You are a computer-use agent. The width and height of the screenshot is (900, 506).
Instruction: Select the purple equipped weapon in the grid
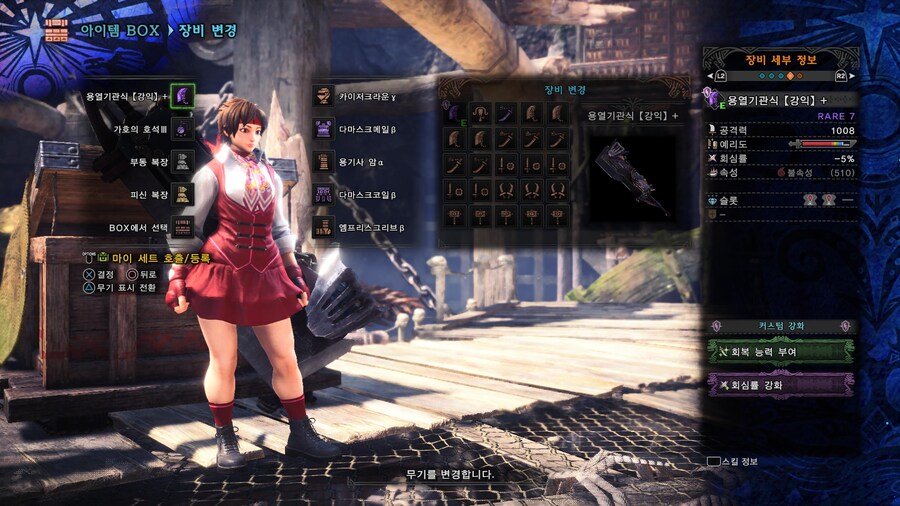pyautogui.click(x=453, y=113)
